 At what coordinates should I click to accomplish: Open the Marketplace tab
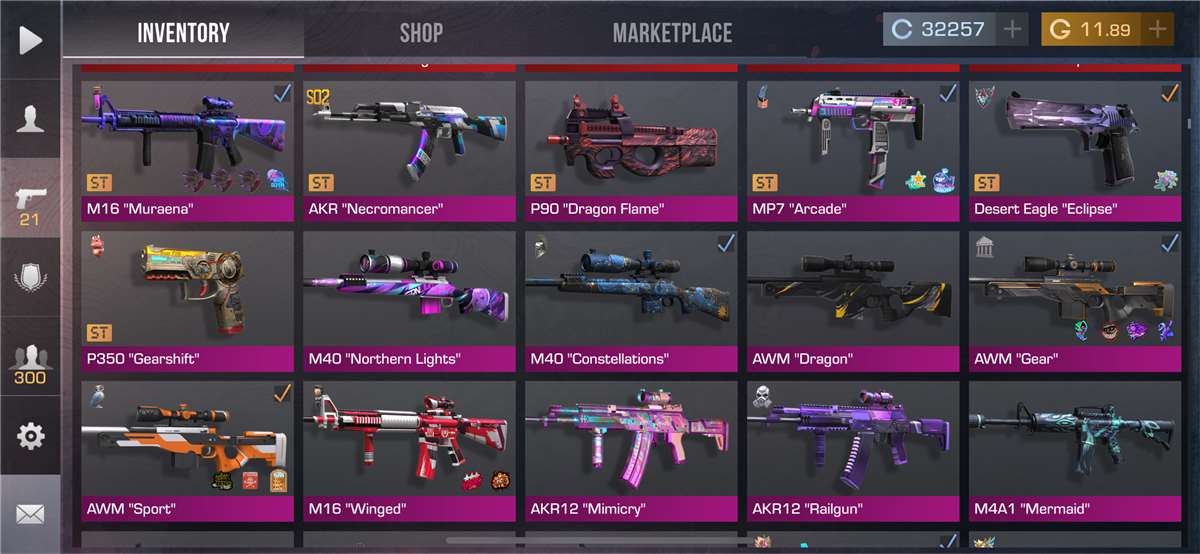coord(672,32)
